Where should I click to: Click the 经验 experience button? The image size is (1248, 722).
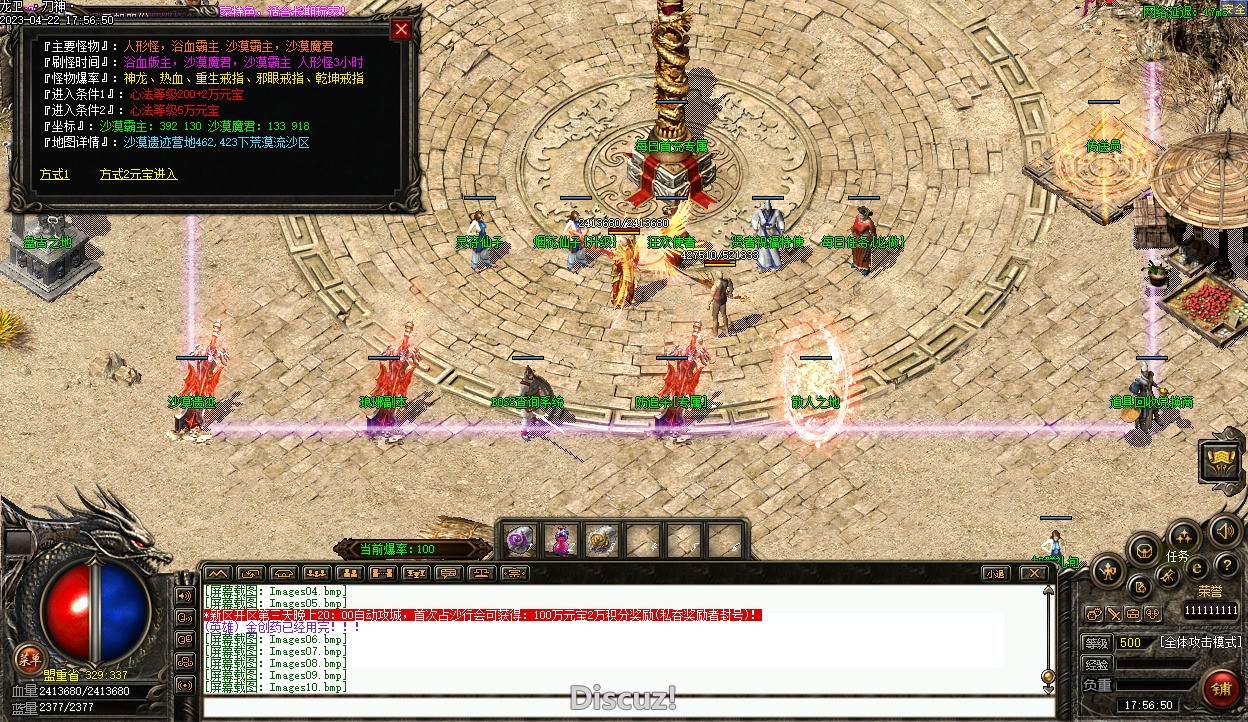[1097, 664]
